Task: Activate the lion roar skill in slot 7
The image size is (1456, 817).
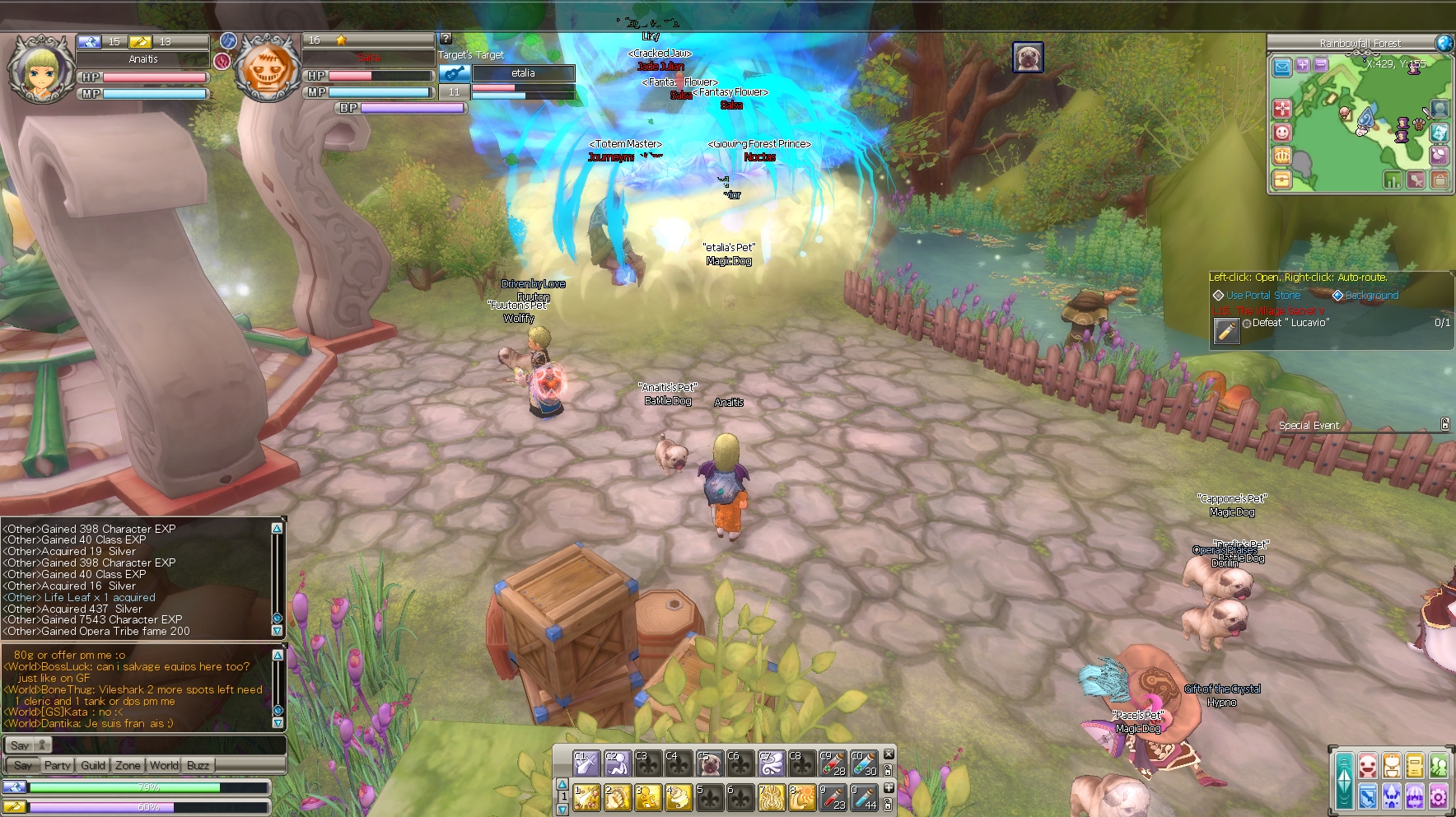Action: 771,796
